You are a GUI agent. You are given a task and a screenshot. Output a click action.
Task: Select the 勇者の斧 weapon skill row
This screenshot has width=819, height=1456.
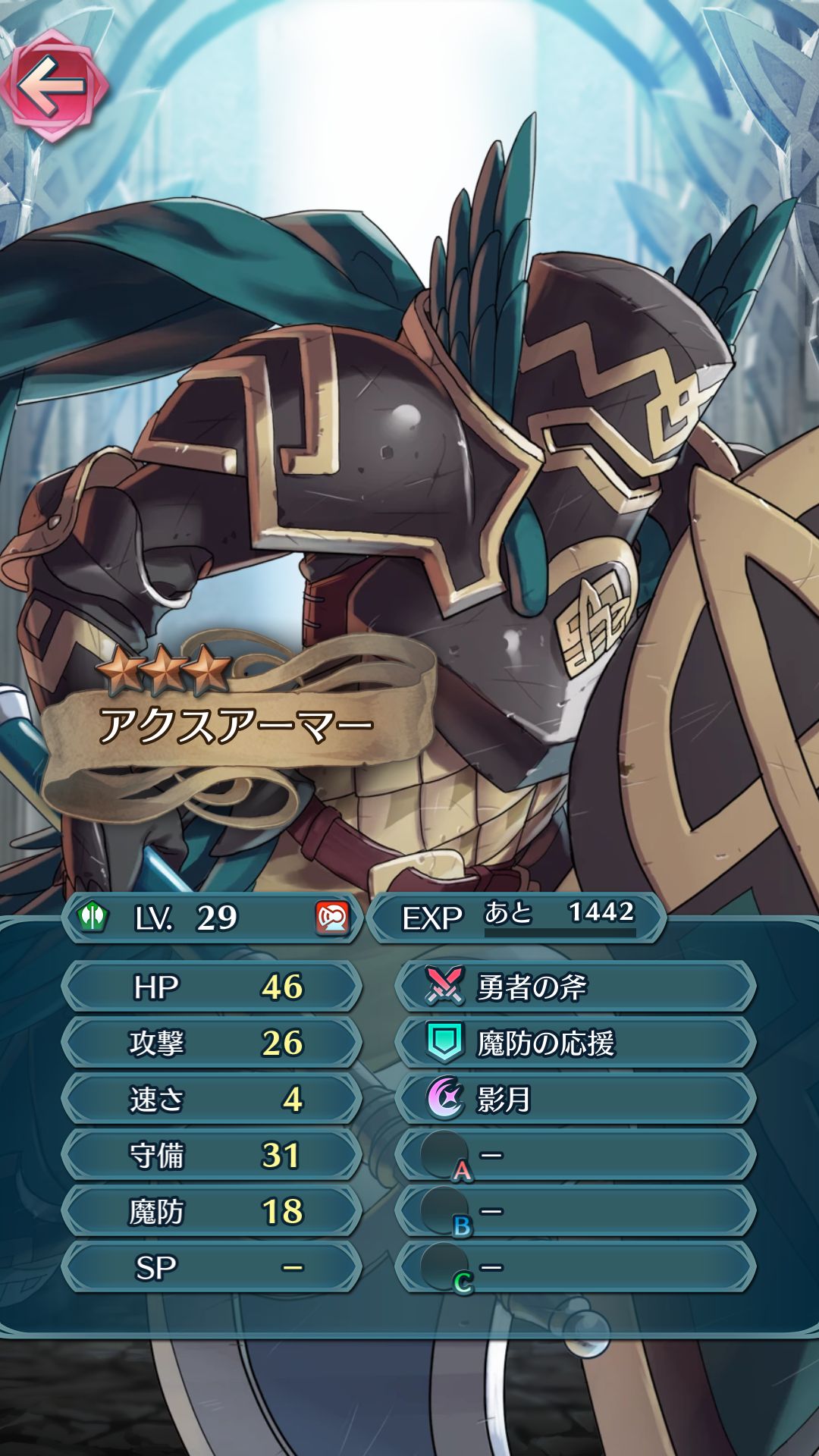pyautogui.click(x=575, y=987)
